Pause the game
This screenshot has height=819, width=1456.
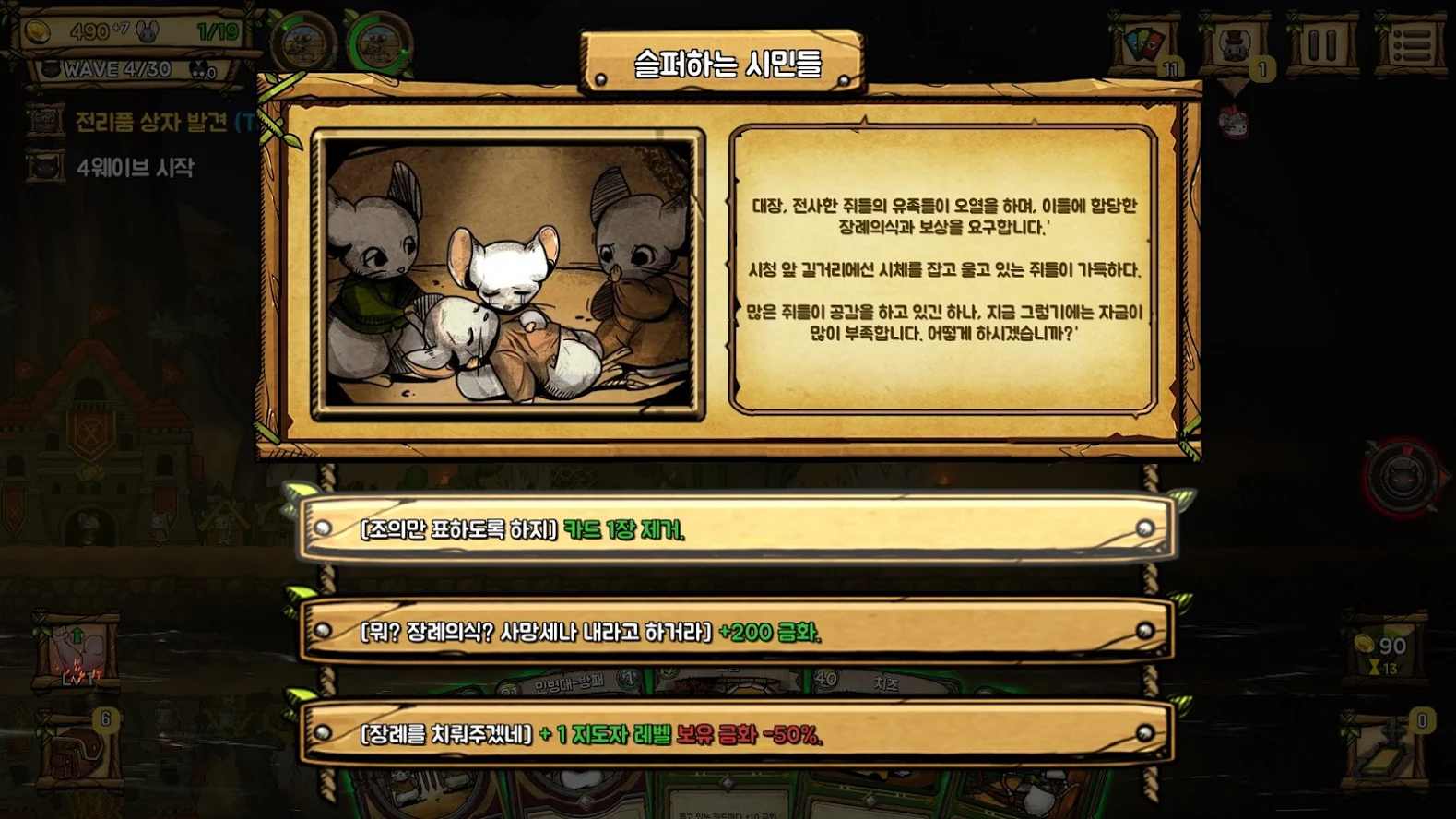1320,44
